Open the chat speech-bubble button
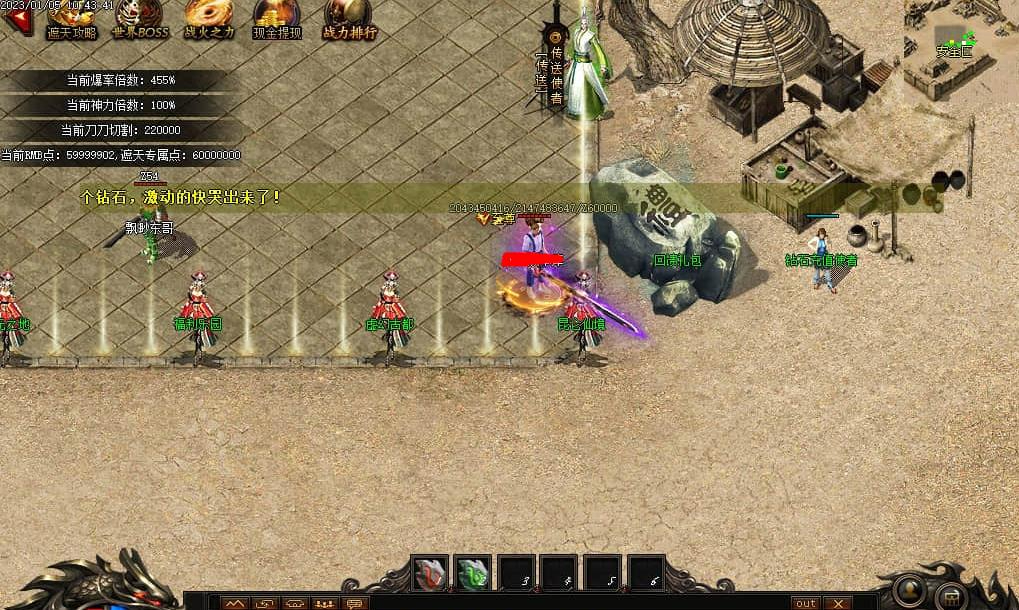Screen dimensions: 1019x610 354,603
